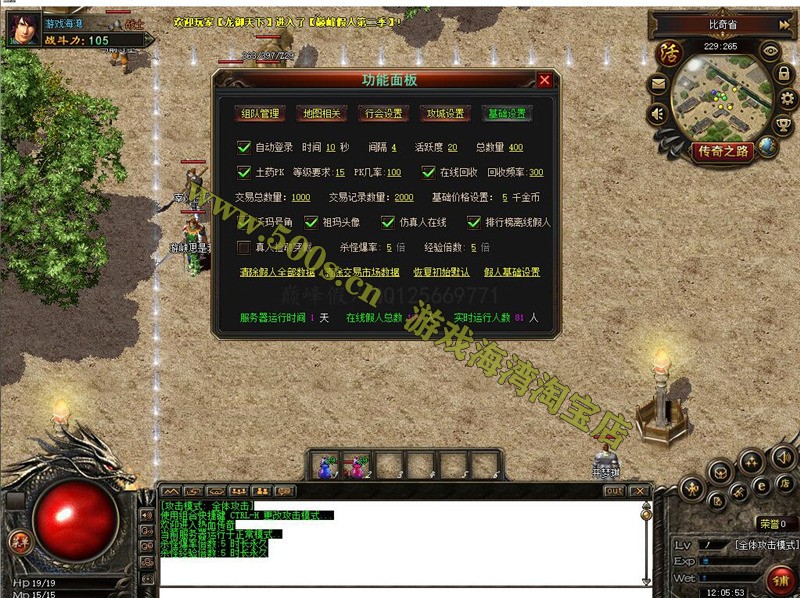Select the 行会设置 tab
800x598 pixels.
383,113
